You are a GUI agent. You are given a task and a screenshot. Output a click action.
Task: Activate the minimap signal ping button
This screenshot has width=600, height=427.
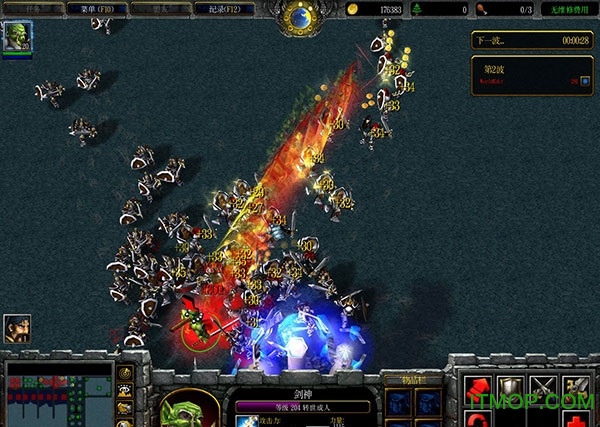tap(126, 374)
